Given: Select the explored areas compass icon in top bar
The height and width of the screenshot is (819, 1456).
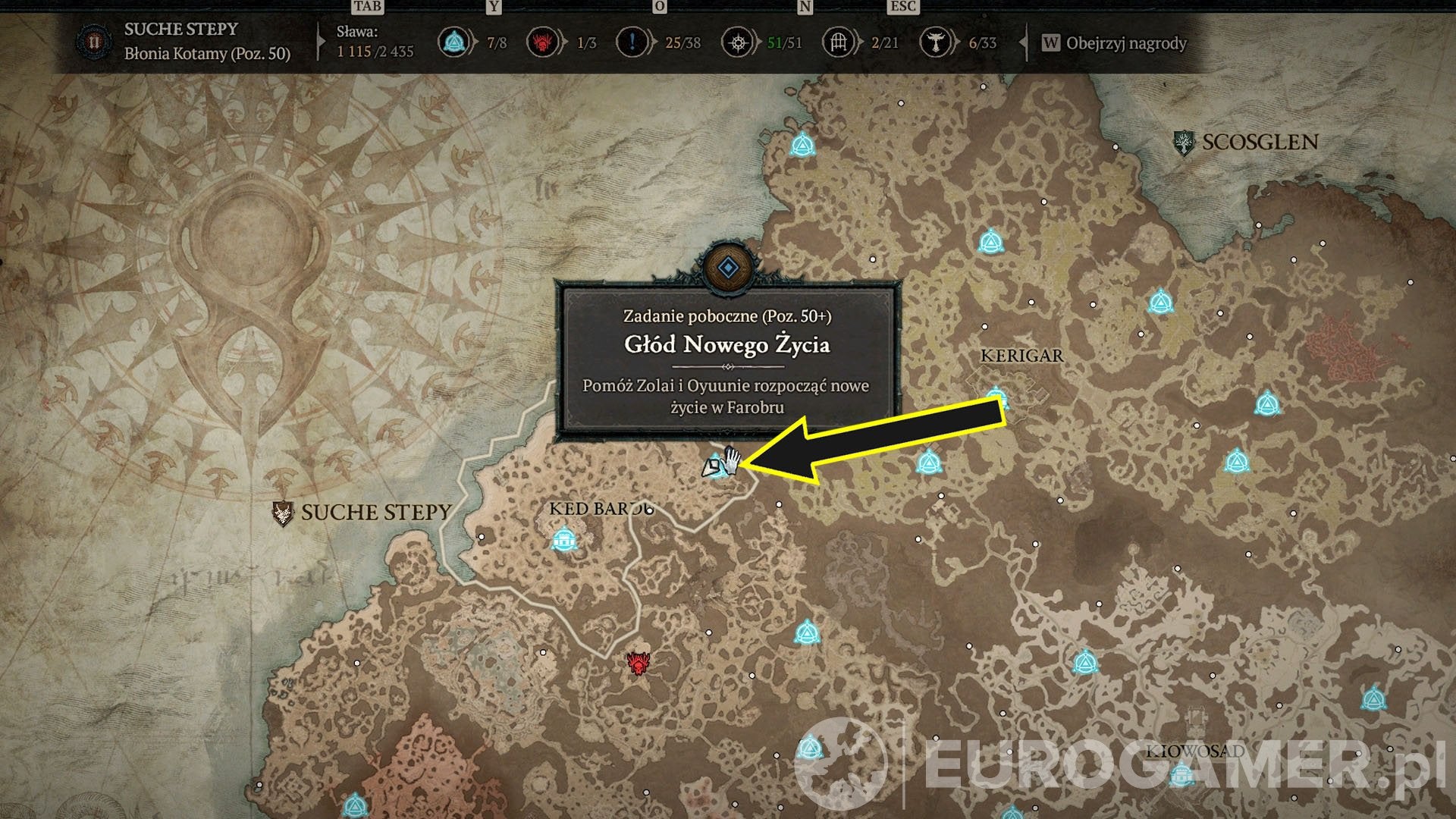Looking at the screenshot, I should [x=737, y=42].
